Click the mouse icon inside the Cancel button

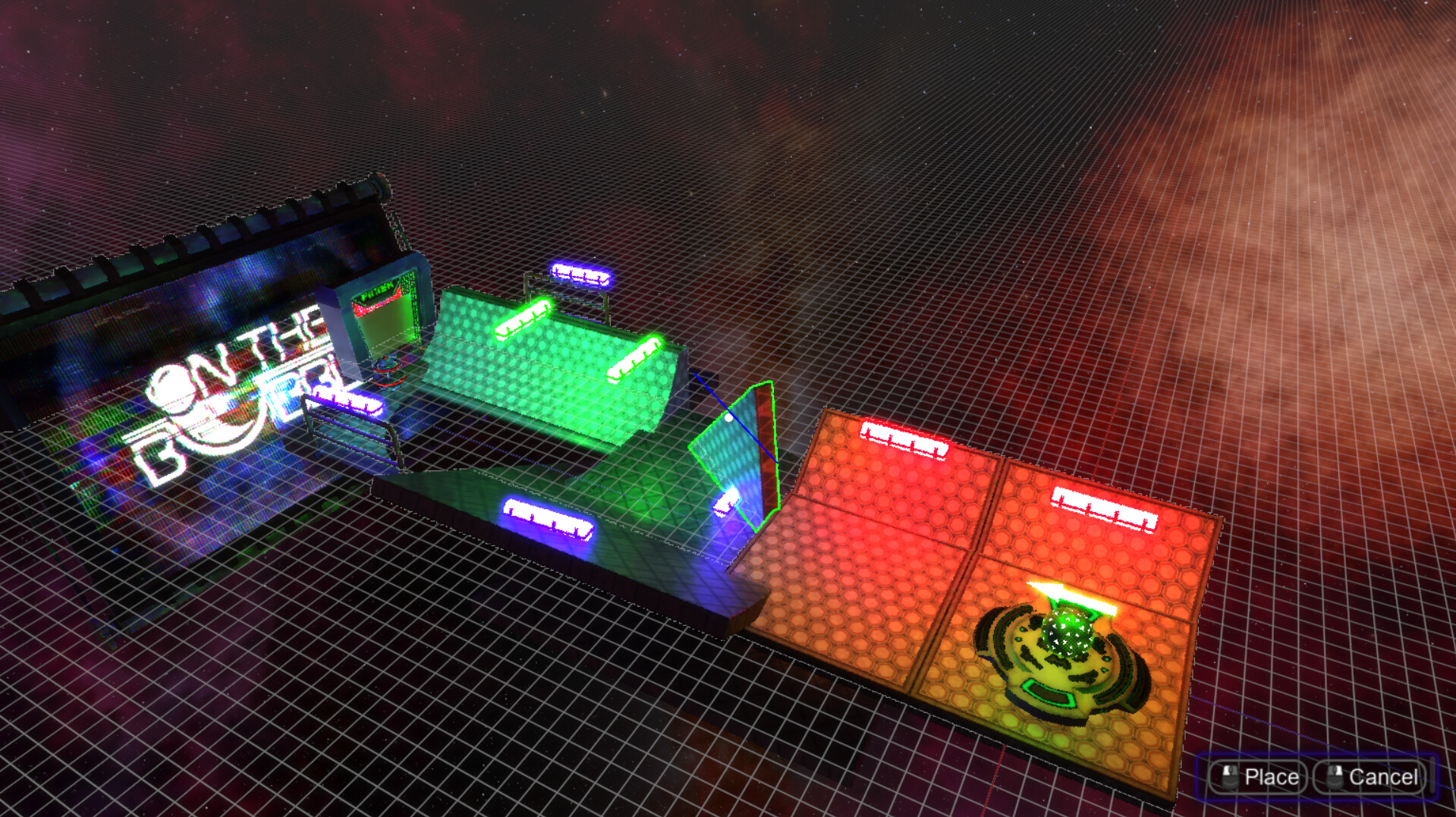pyautogui.click(x=1335, y=775)
